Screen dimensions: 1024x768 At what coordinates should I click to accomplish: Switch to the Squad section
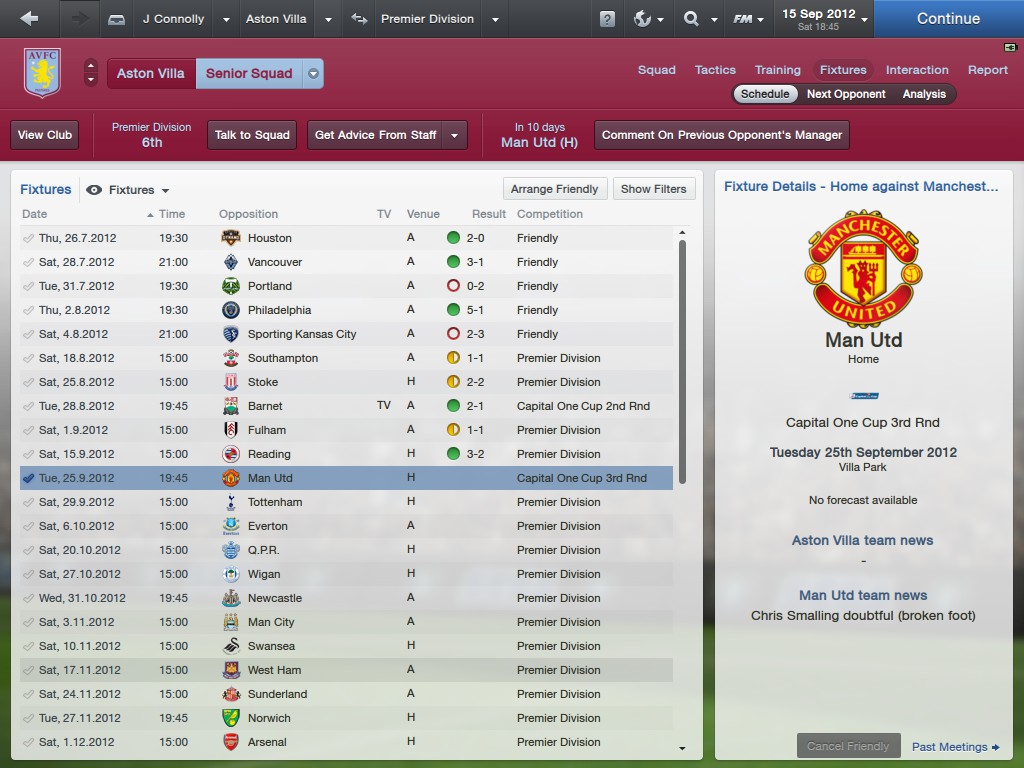(657, 70)
